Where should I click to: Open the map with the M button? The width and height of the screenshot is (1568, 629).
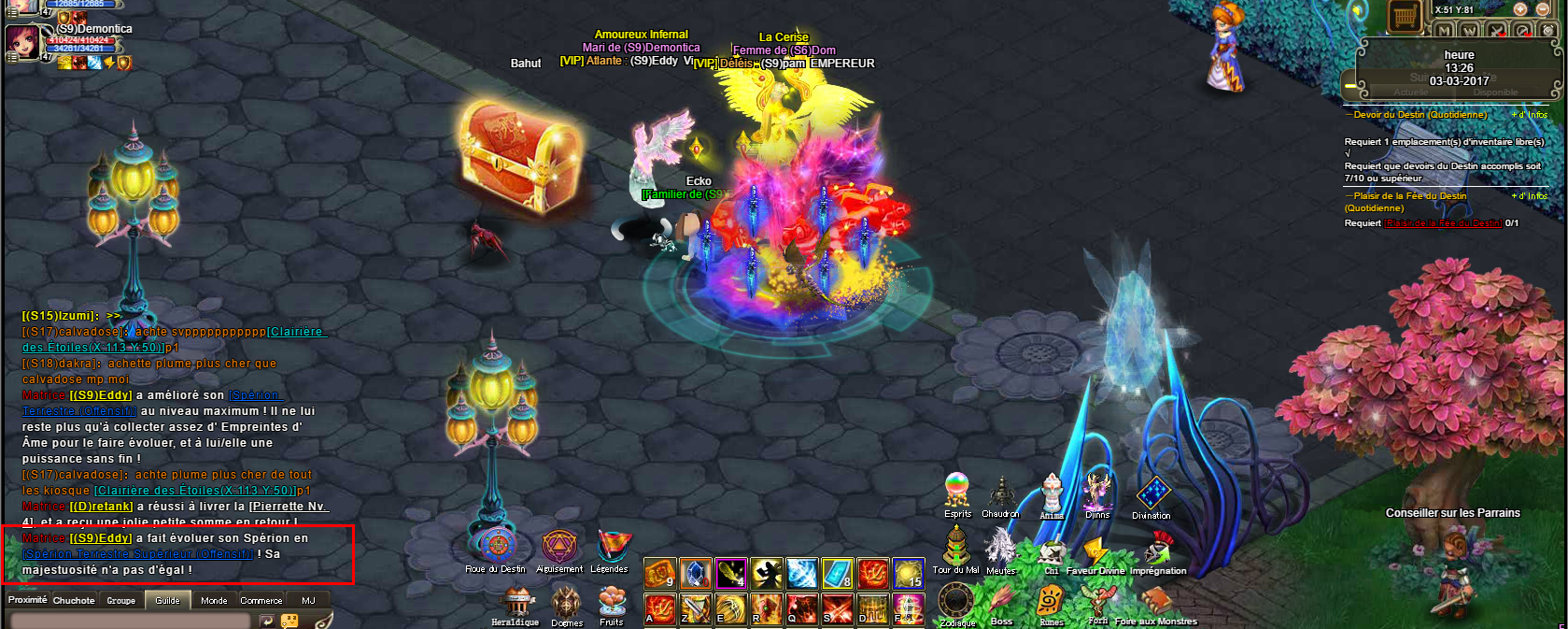click(1445, 31)
